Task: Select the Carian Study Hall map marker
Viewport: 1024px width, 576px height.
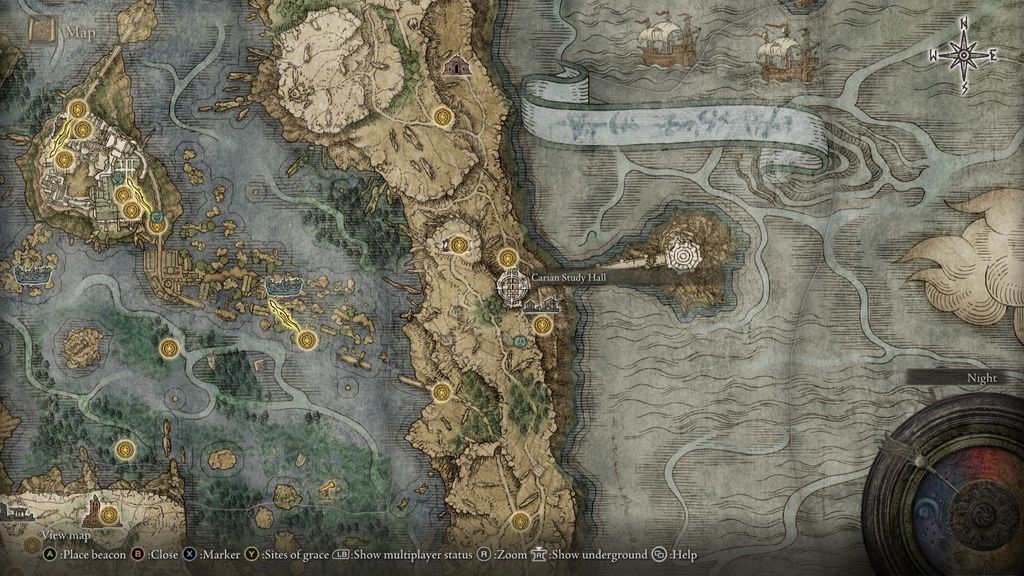Action: pyautogui.click(x=512, y=286)
